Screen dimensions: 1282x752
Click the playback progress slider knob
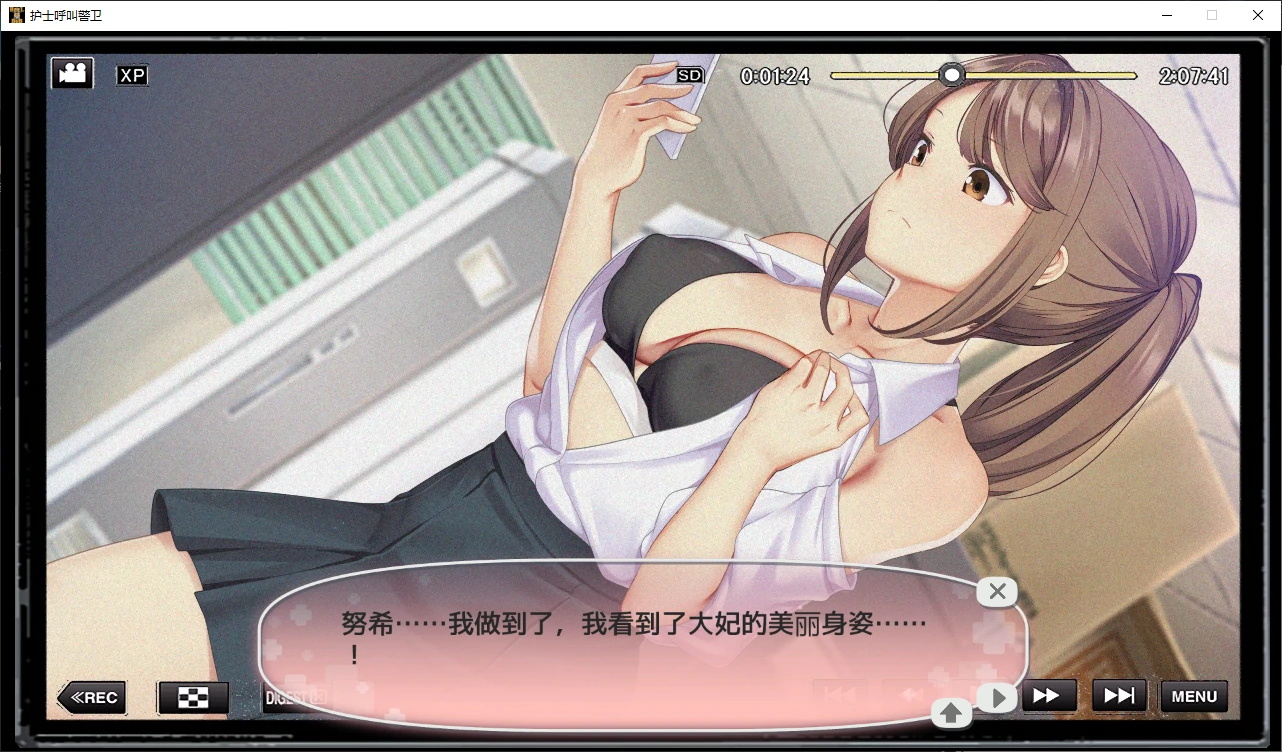tap(951, 74)
